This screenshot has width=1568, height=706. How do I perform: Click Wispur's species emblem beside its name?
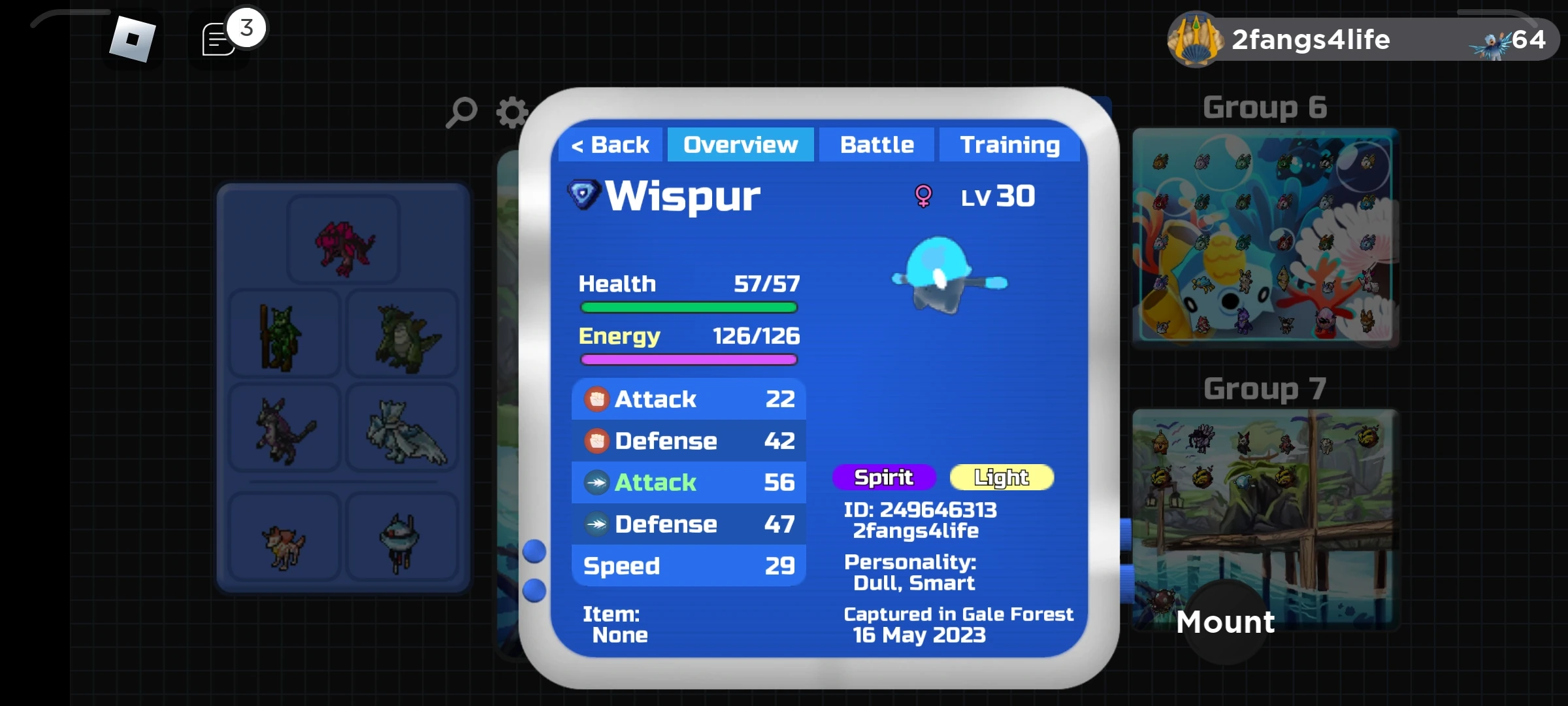point(583,194)
